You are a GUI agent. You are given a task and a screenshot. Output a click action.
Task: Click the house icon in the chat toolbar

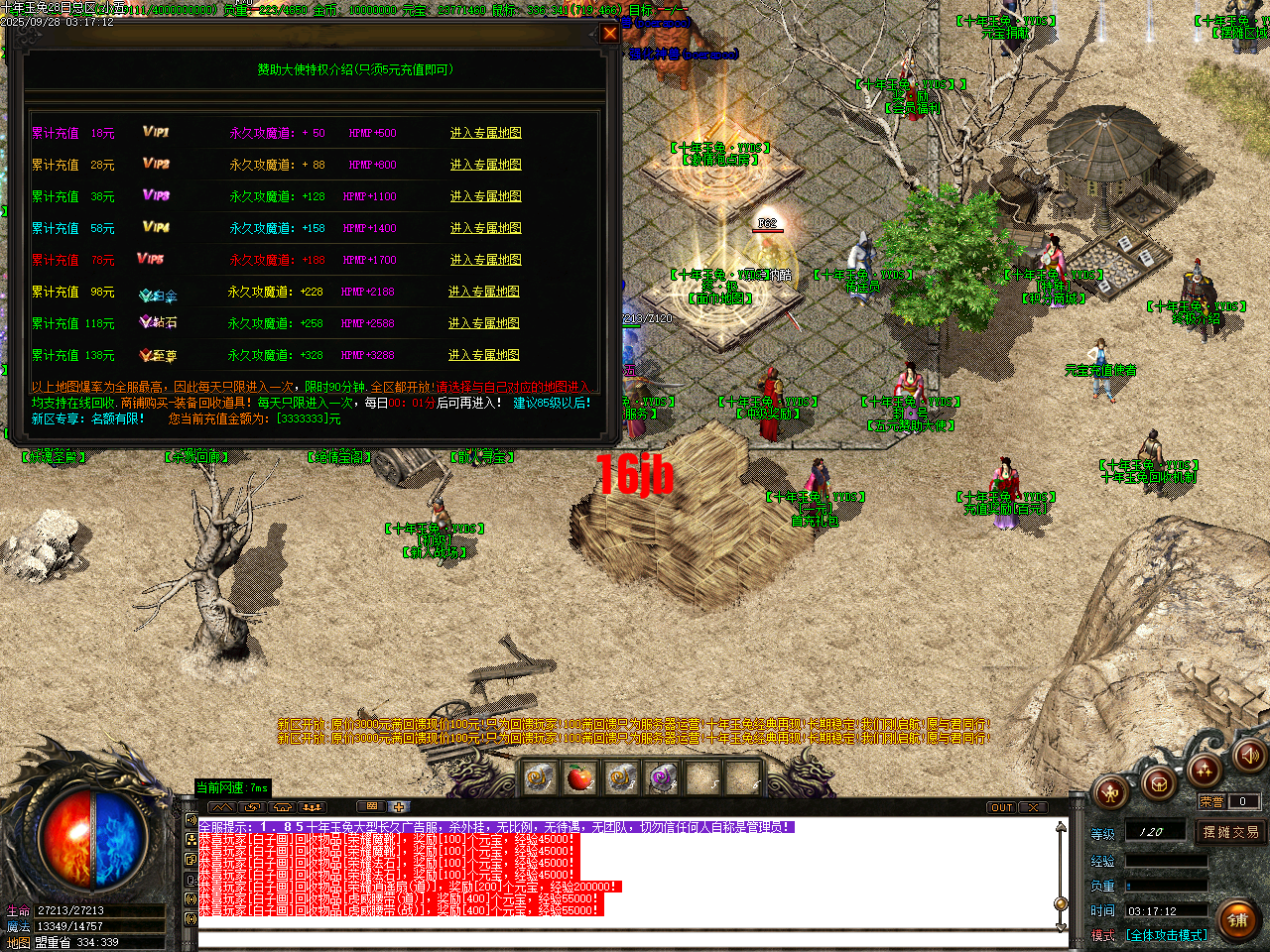(x=282, y=808)
